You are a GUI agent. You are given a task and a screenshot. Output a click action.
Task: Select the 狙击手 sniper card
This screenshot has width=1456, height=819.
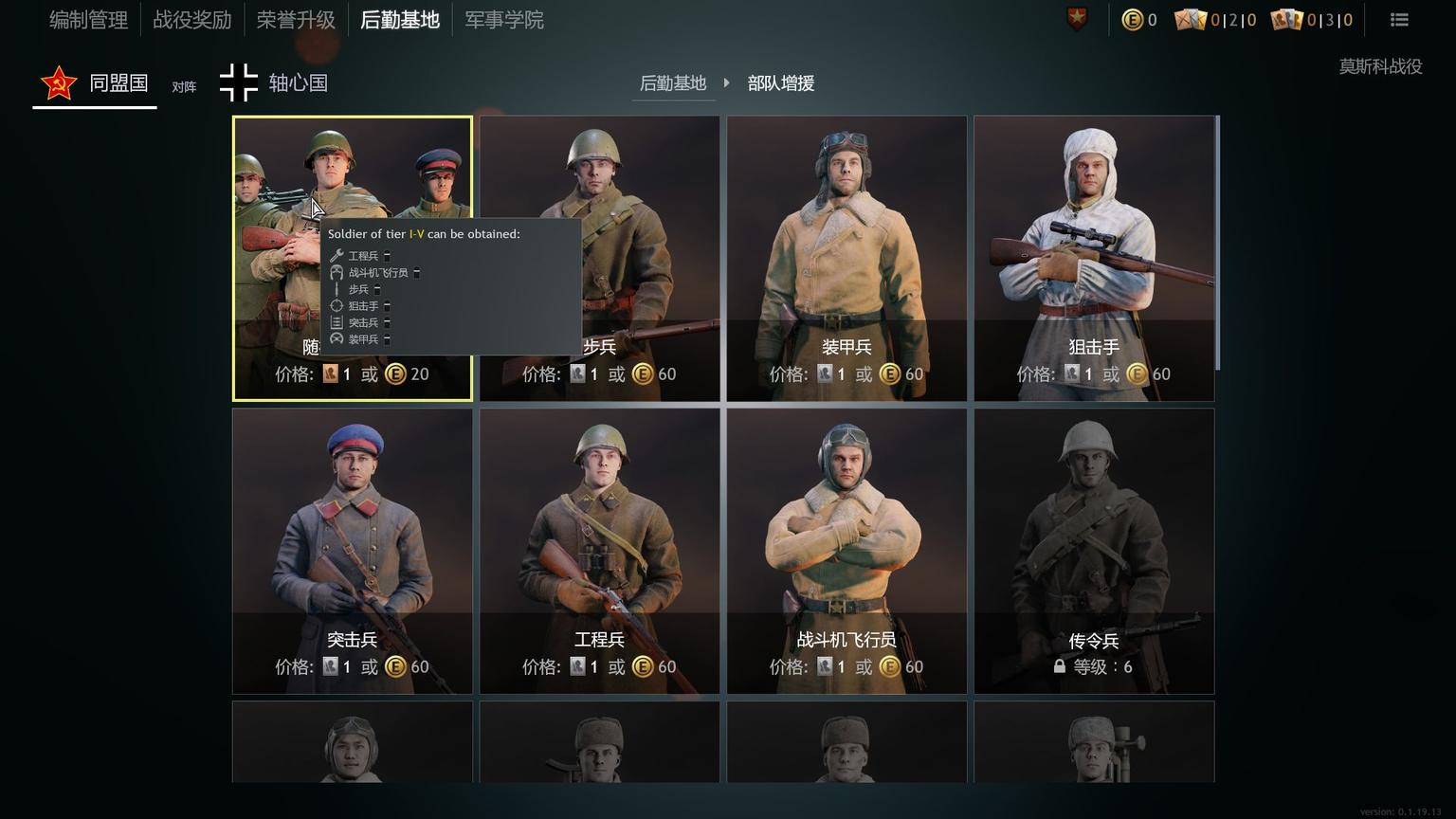click(x=1094, y=258)
